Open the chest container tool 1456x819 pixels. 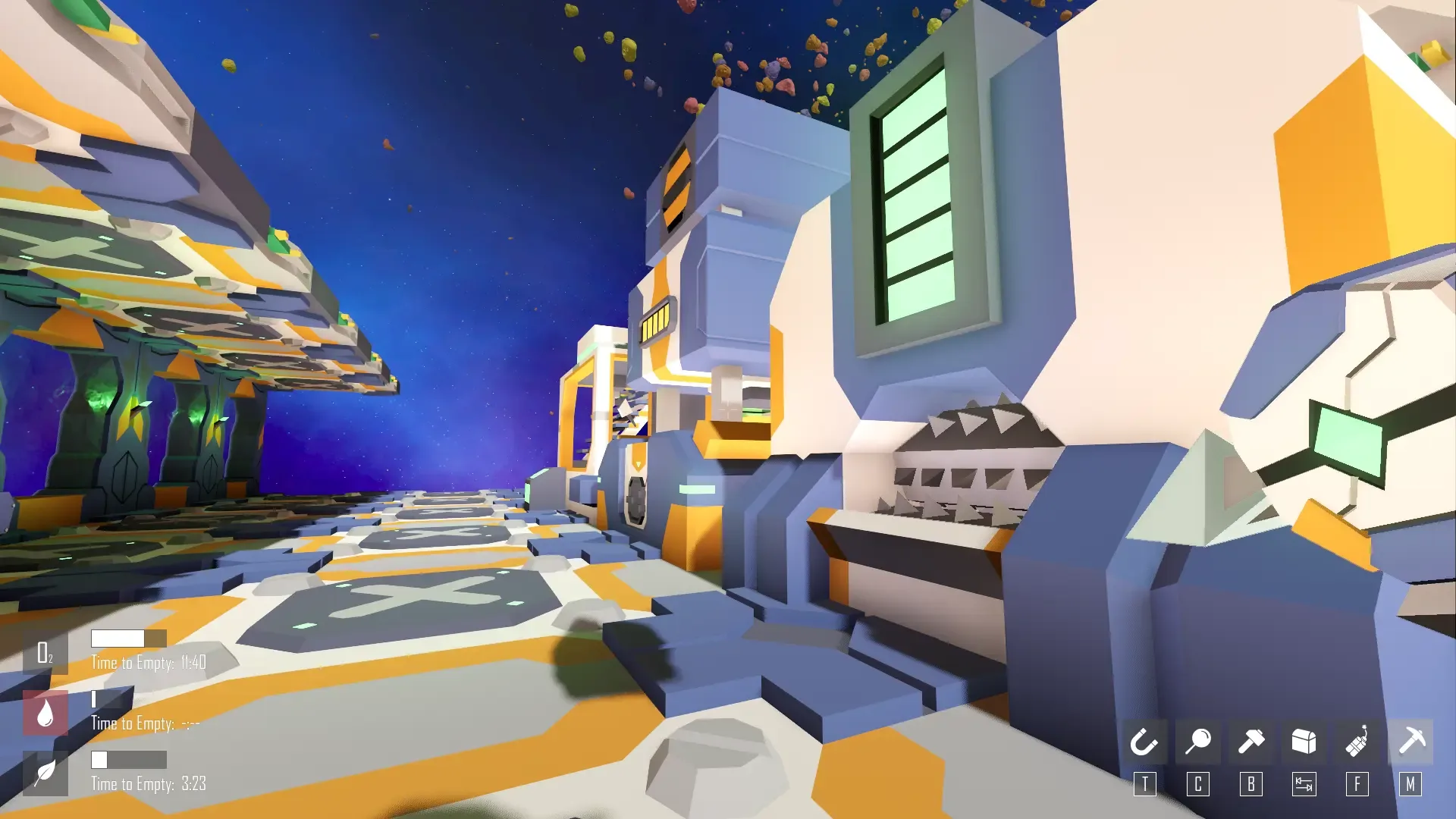[x=1304, y=742]
